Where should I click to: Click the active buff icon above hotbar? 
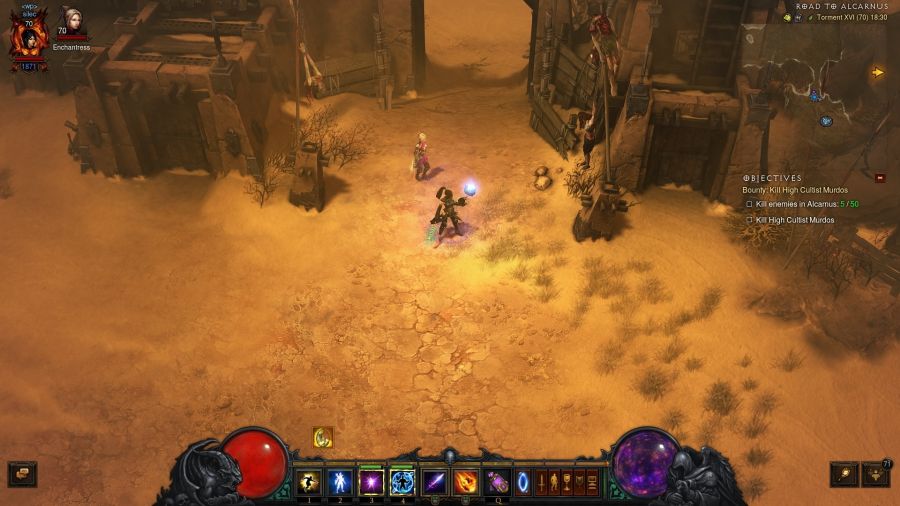[322, 437]
